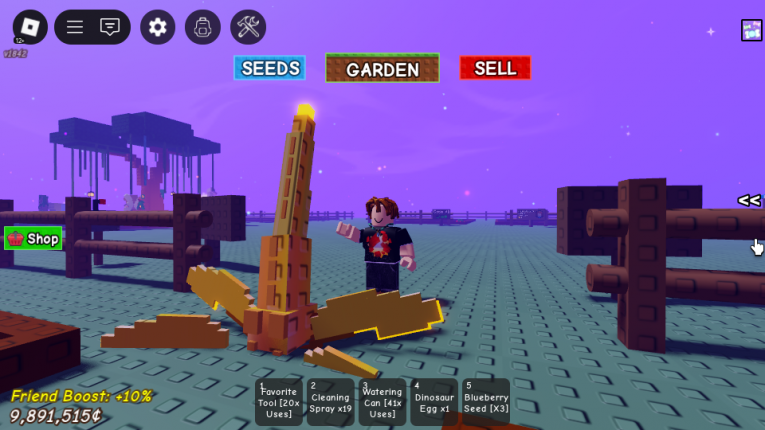Open the hamburger list menu

tap(75, 27)
